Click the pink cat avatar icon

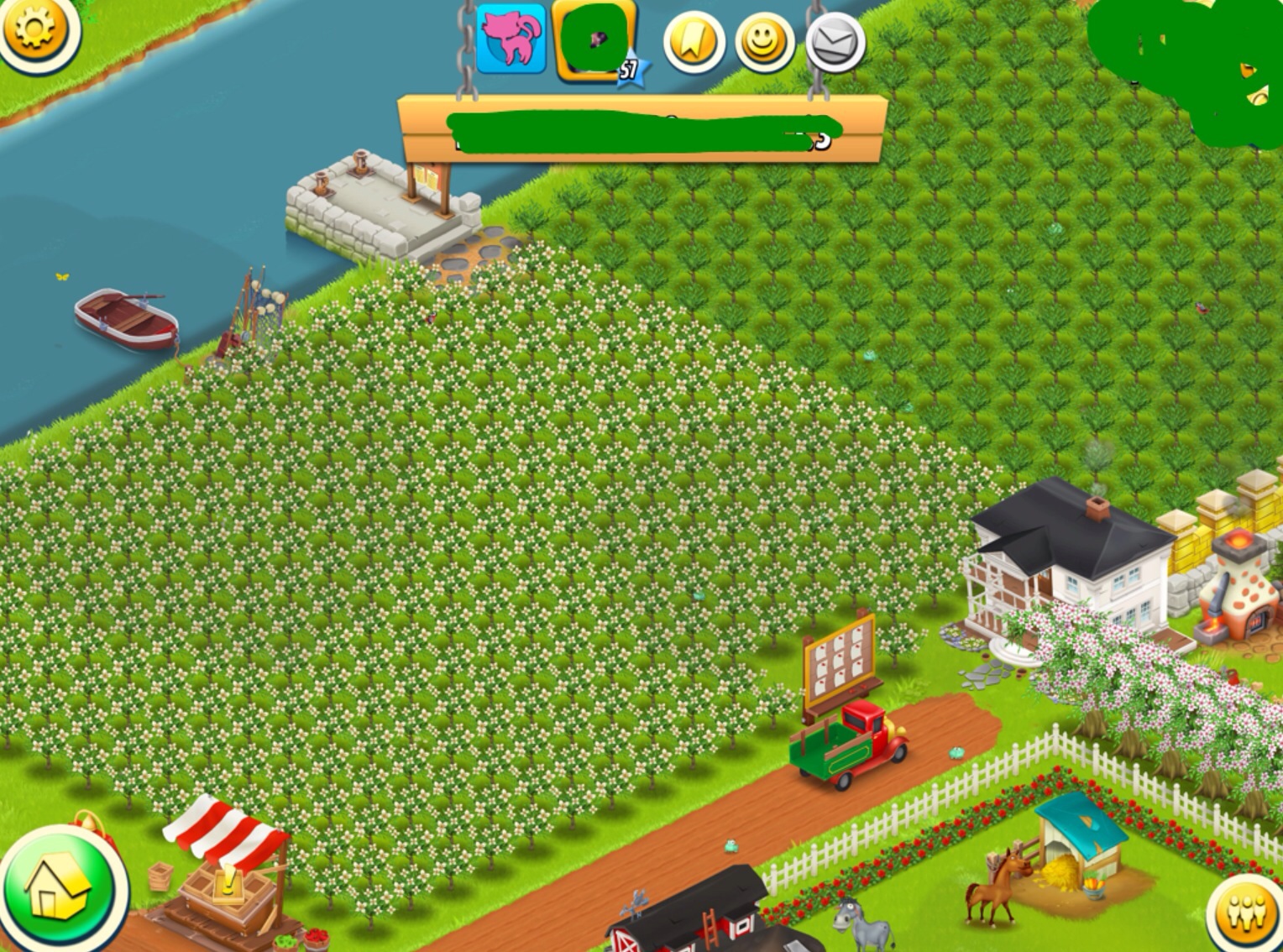point(511,39)
